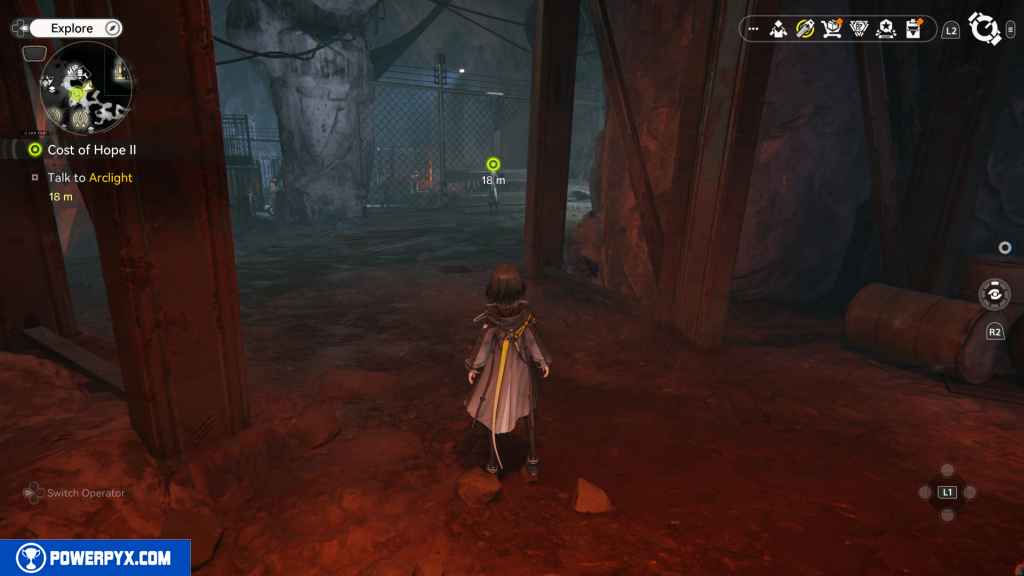1024x576 pixels.
Task: Select the Talk to Arclight objective
Action: coord(90,178)
